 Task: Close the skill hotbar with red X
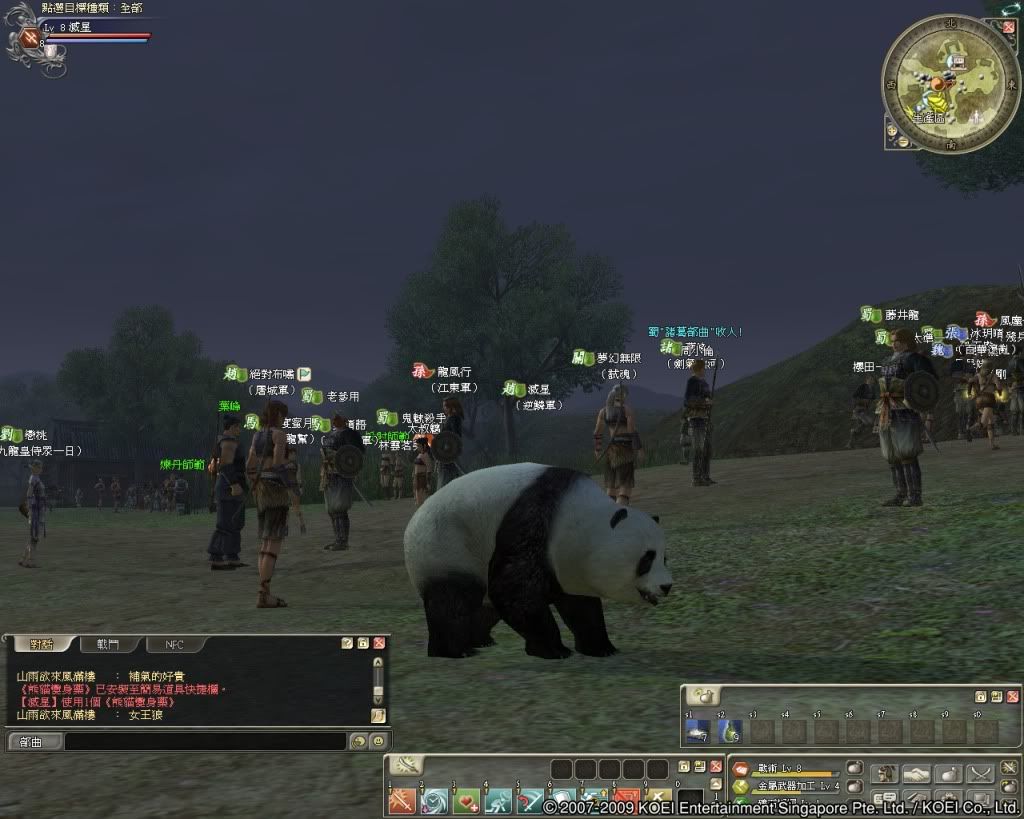[715, 768]
